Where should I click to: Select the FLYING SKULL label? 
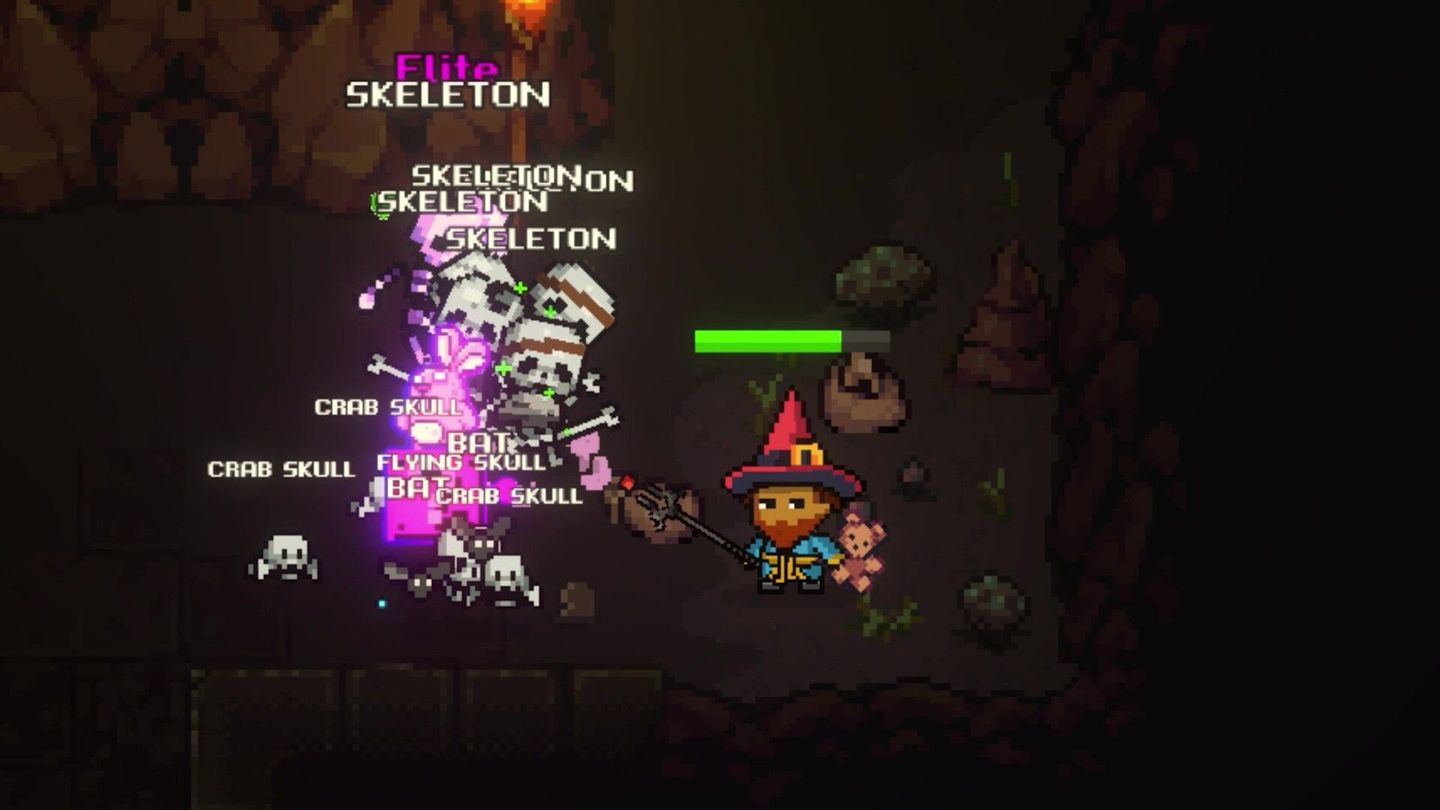[460, 463]
